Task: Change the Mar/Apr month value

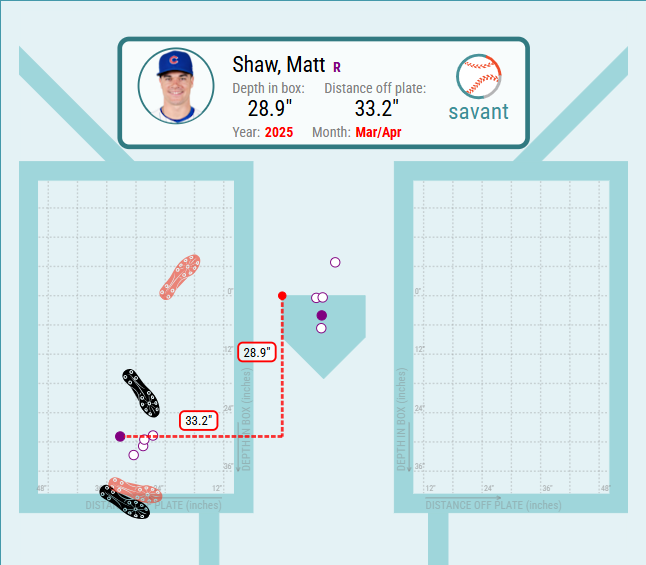Action: pos(378,132)
